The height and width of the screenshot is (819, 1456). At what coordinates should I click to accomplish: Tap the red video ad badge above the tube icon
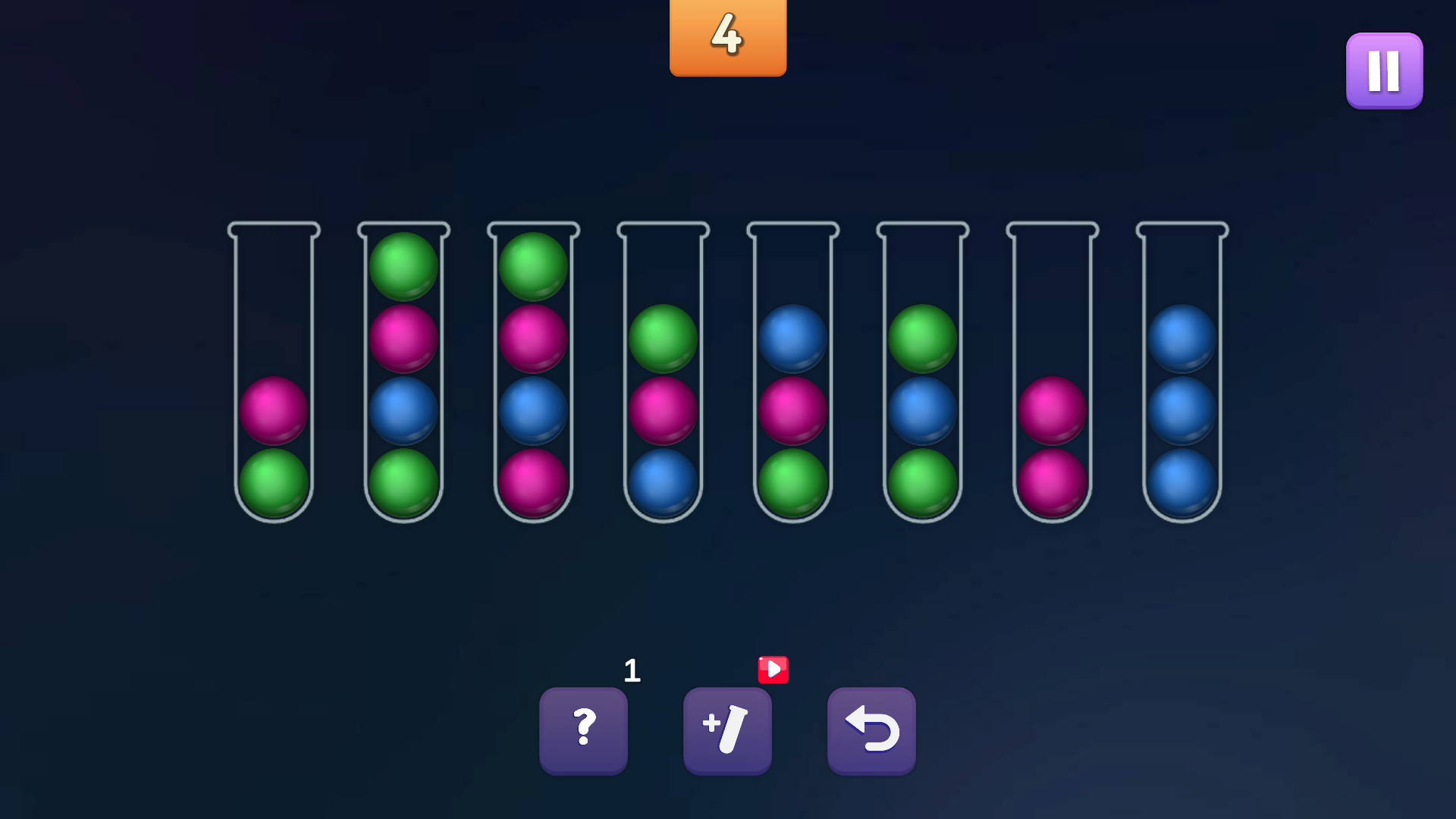(x=773, y=670)
